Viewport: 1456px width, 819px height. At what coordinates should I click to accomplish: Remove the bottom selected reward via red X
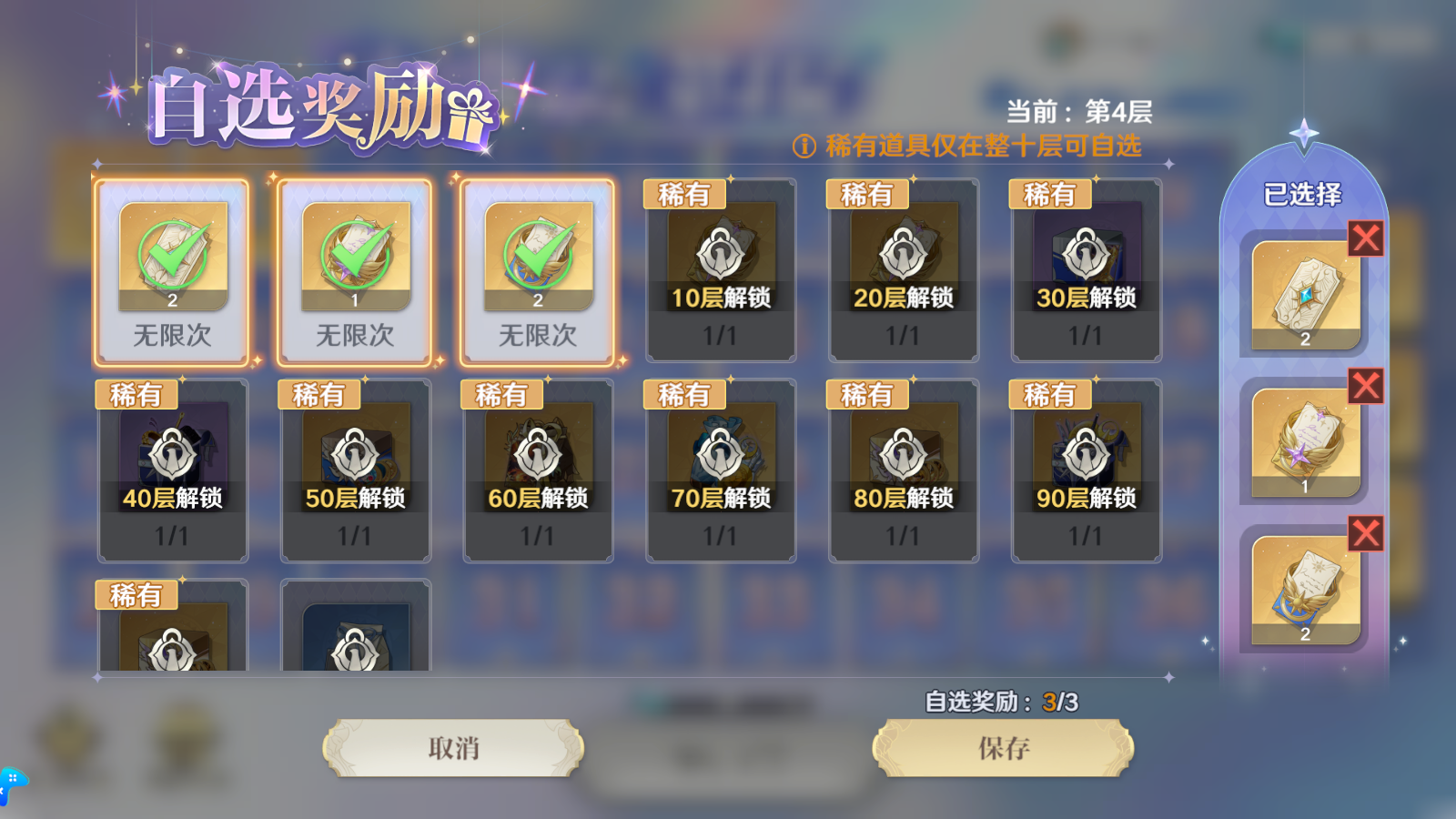pyautogui.click(x=1364, y=533)
